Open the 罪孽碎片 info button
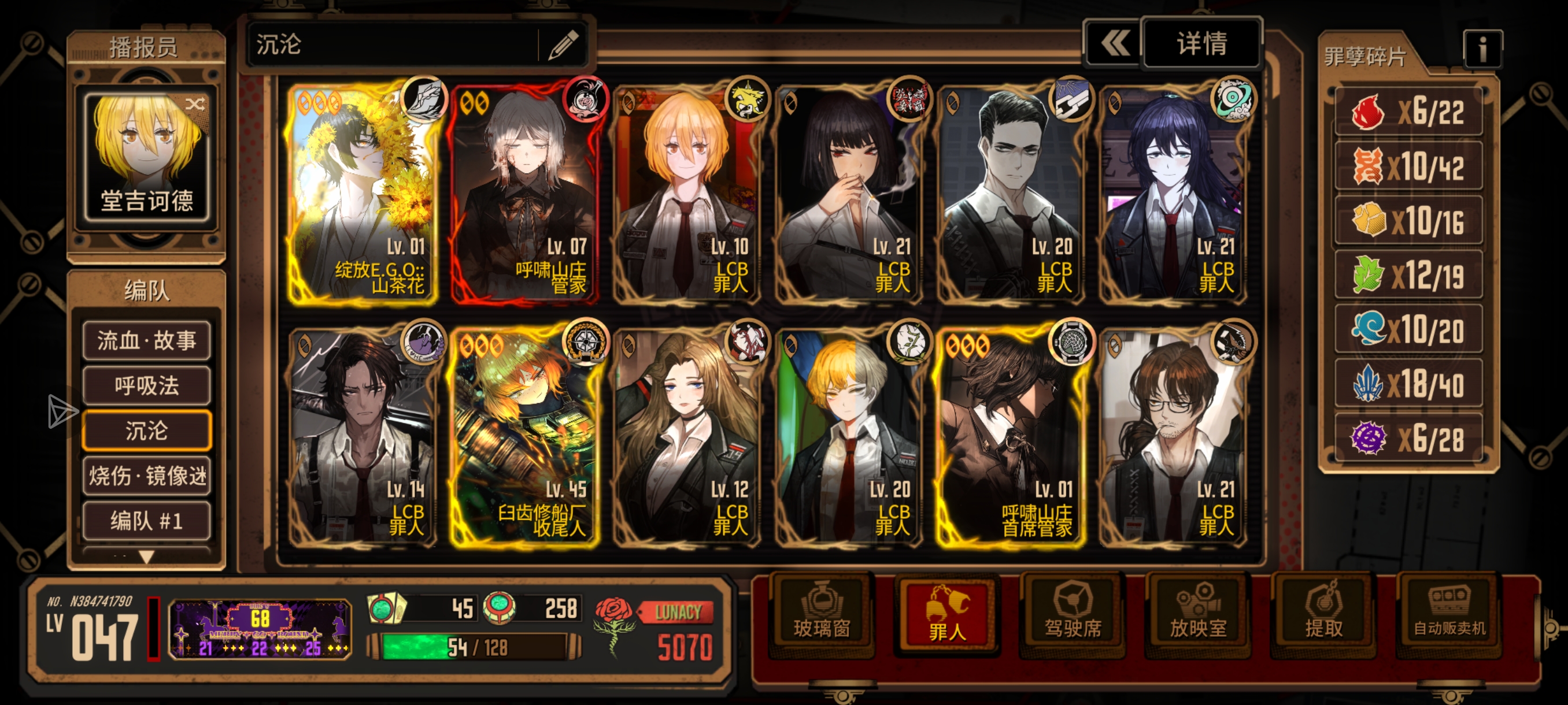The height and width of the screenshot is (705, 1568). [1482, 50]
